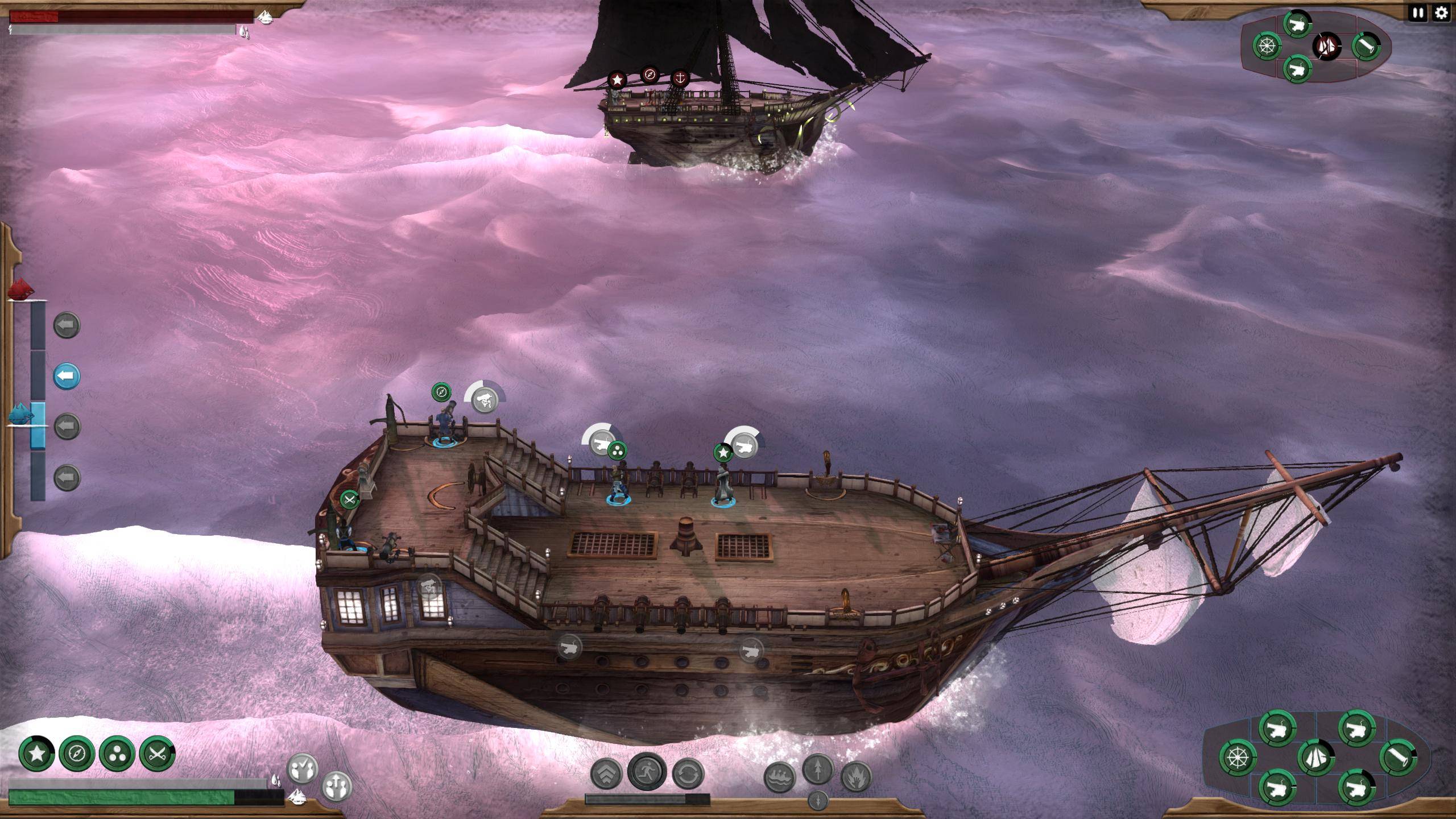Target the enemy ship's helm wheel
The image size is (1456, 819).
[1267, 45]
